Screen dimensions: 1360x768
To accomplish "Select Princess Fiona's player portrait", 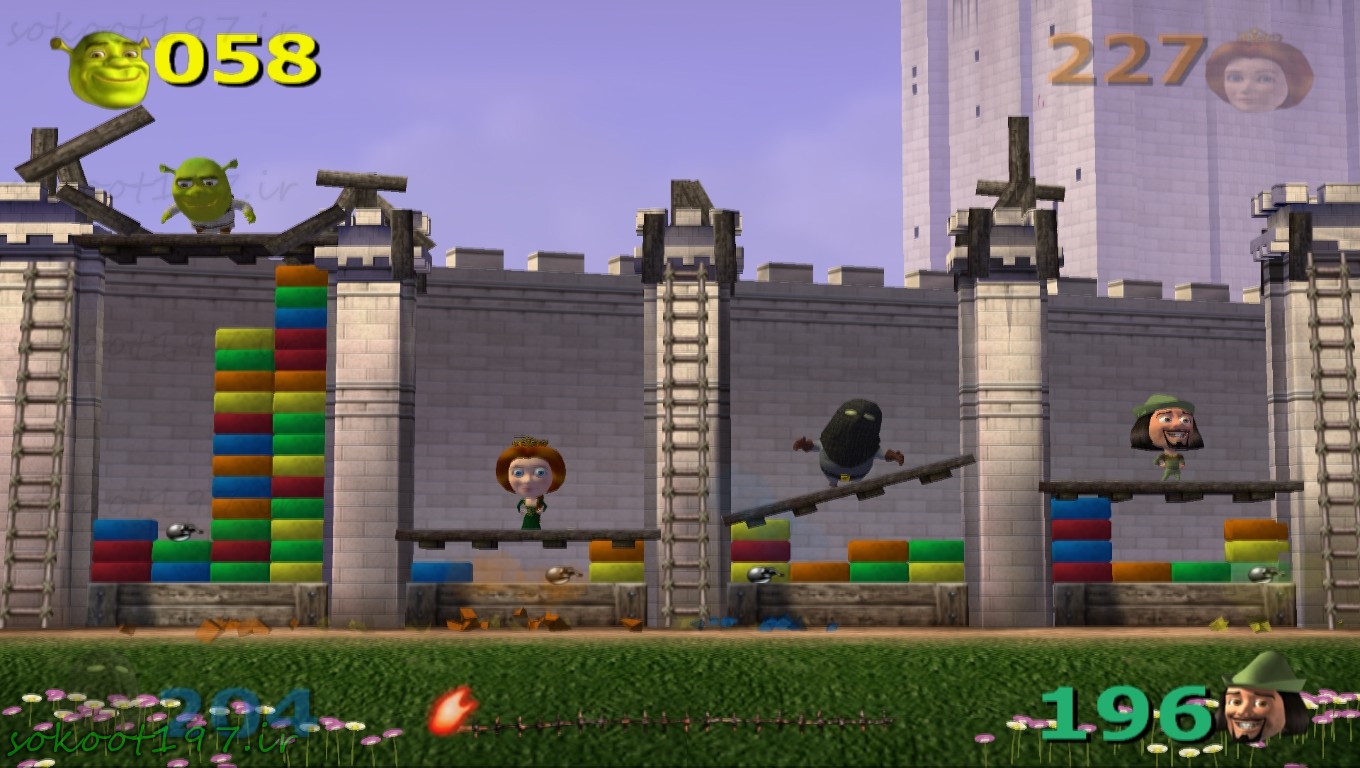I will coord(1258,71).
